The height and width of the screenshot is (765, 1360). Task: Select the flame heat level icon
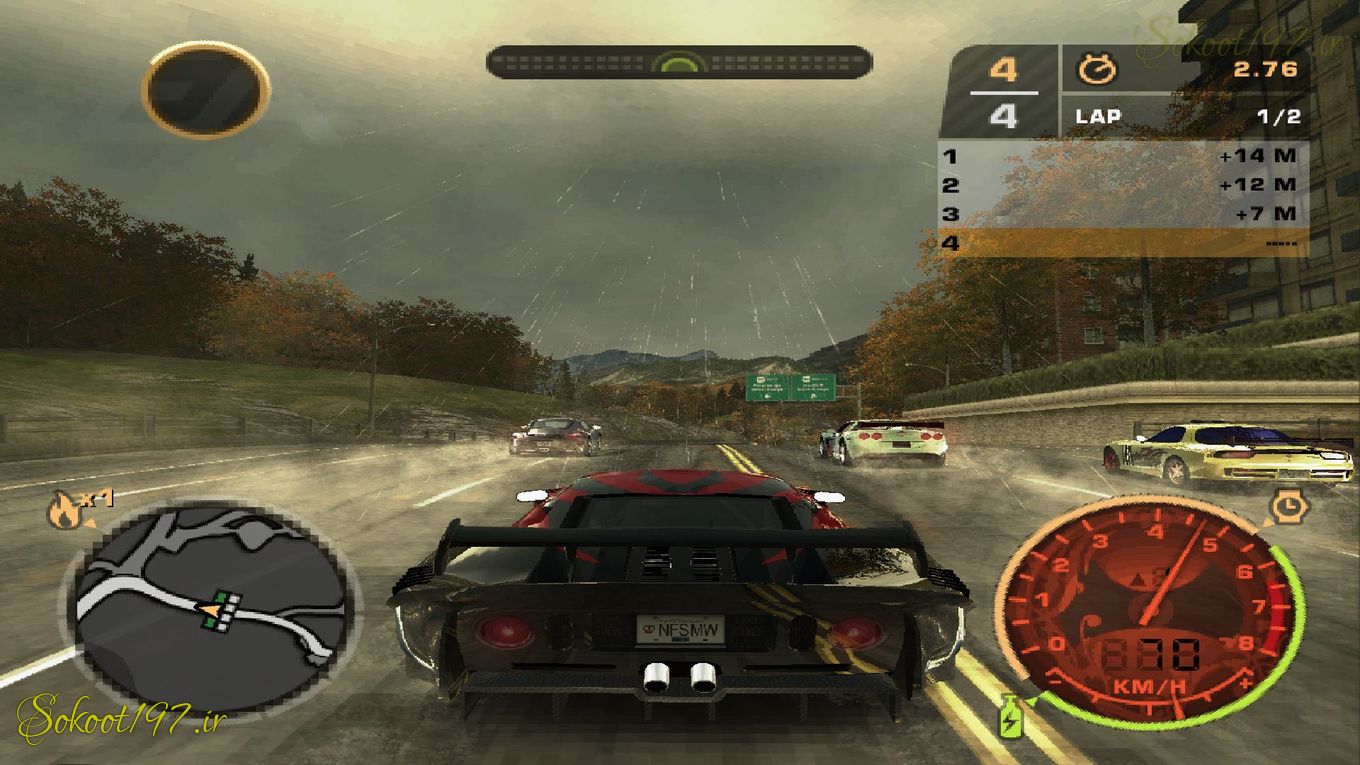(x=65, y=513)
